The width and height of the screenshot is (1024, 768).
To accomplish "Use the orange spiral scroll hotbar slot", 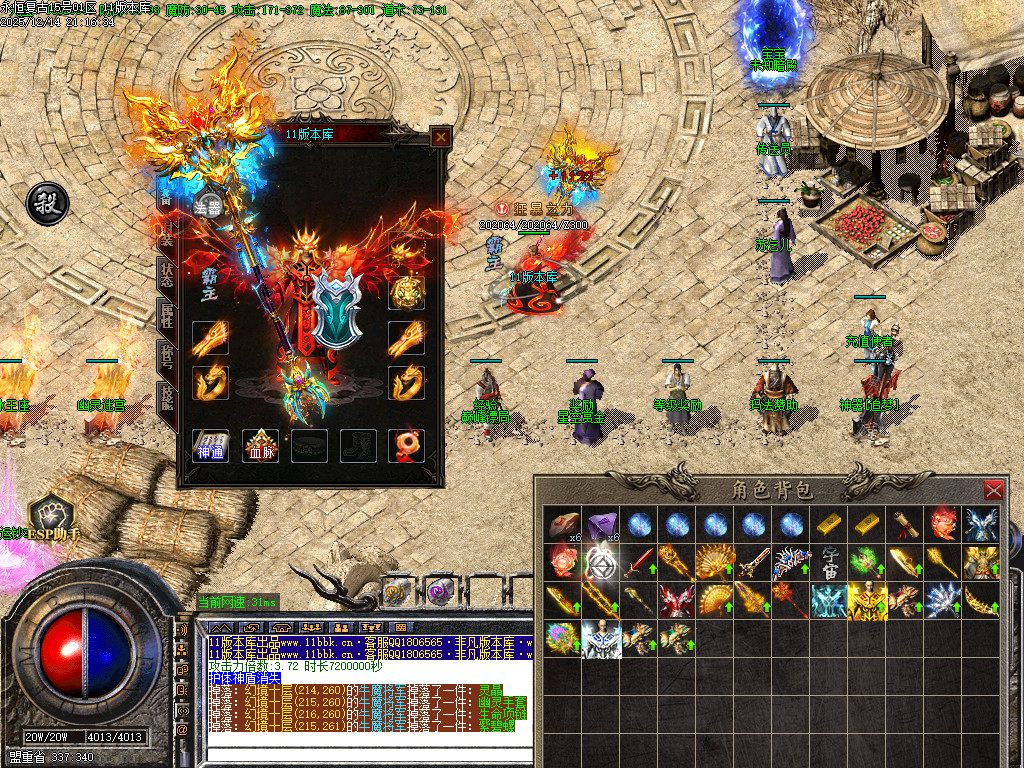I will [x=397, y=592].
